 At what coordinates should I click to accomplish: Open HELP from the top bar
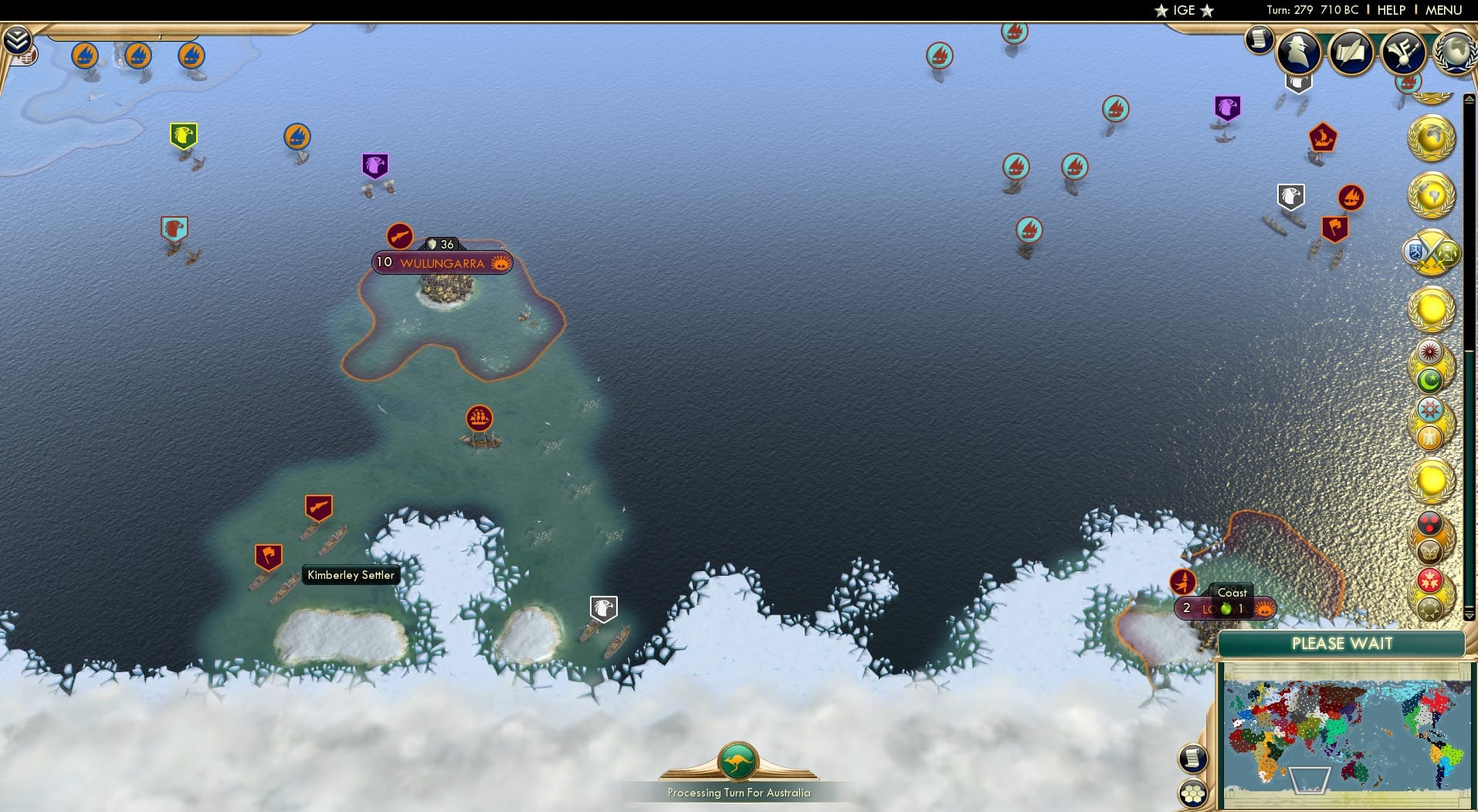pos(1390,10)
